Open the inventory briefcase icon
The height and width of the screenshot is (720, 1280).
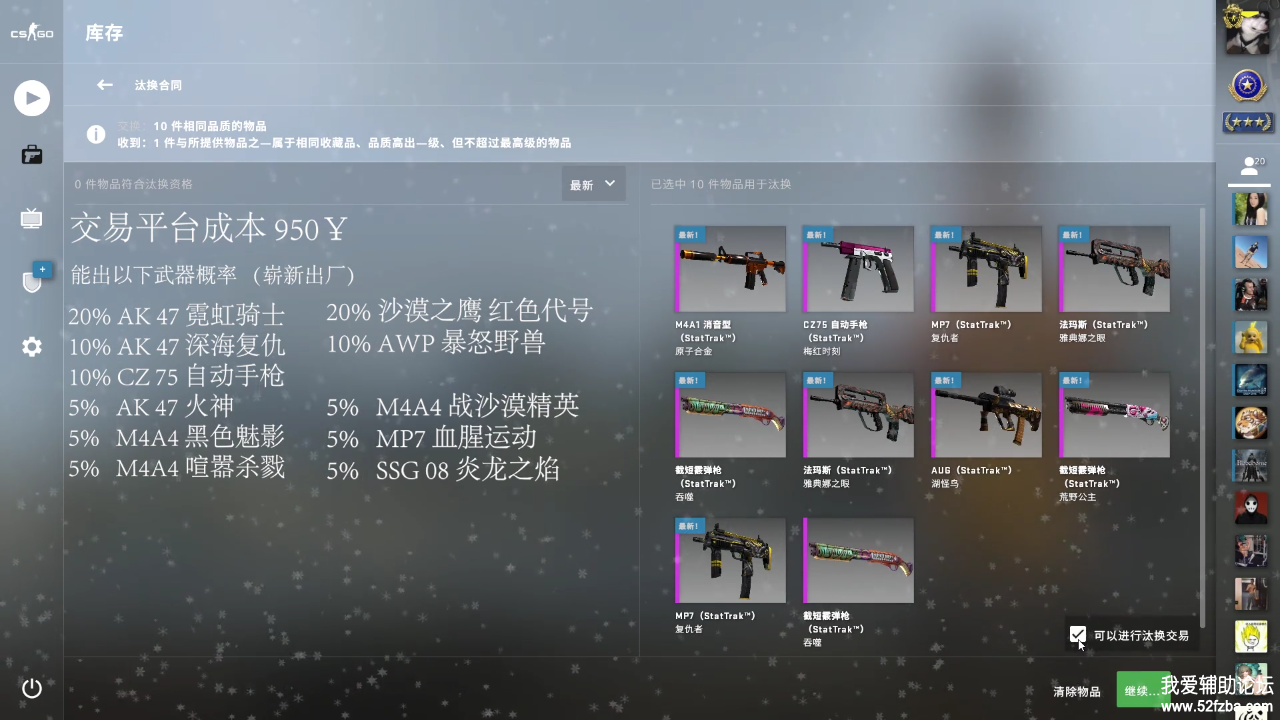(32, 155)
